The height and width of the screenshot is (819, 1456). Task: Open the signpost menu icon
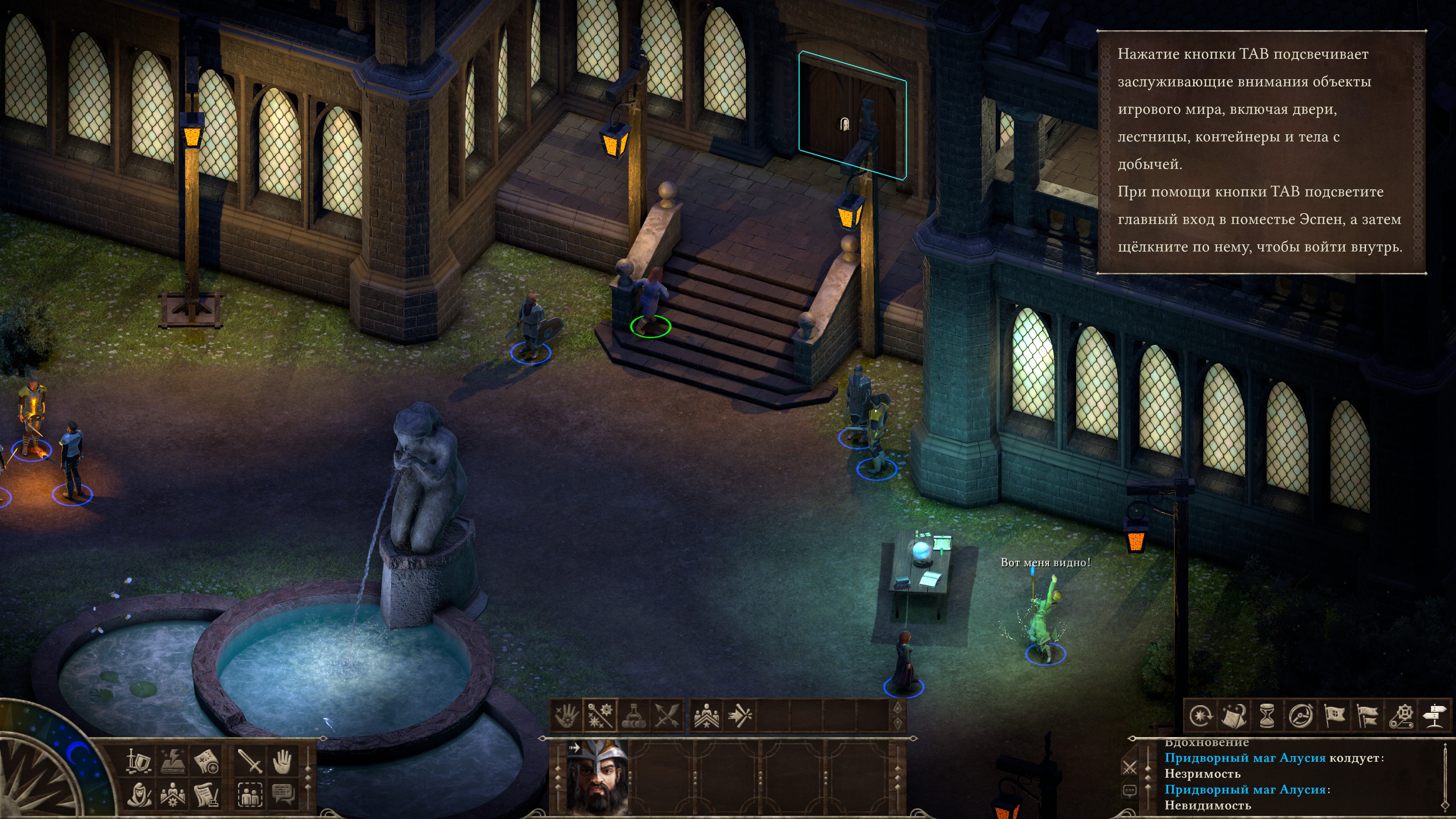click(x=1434, y=716)
